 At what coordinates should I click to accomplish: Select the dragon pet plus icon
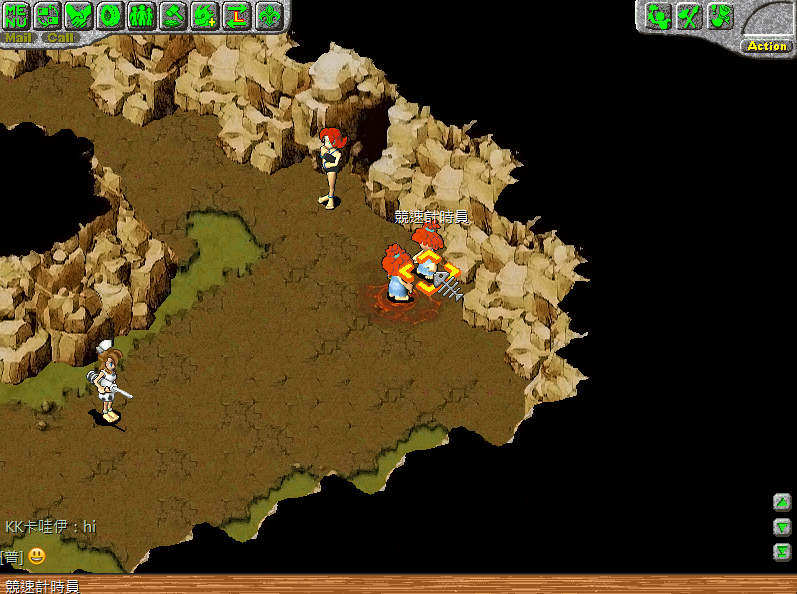204,15
